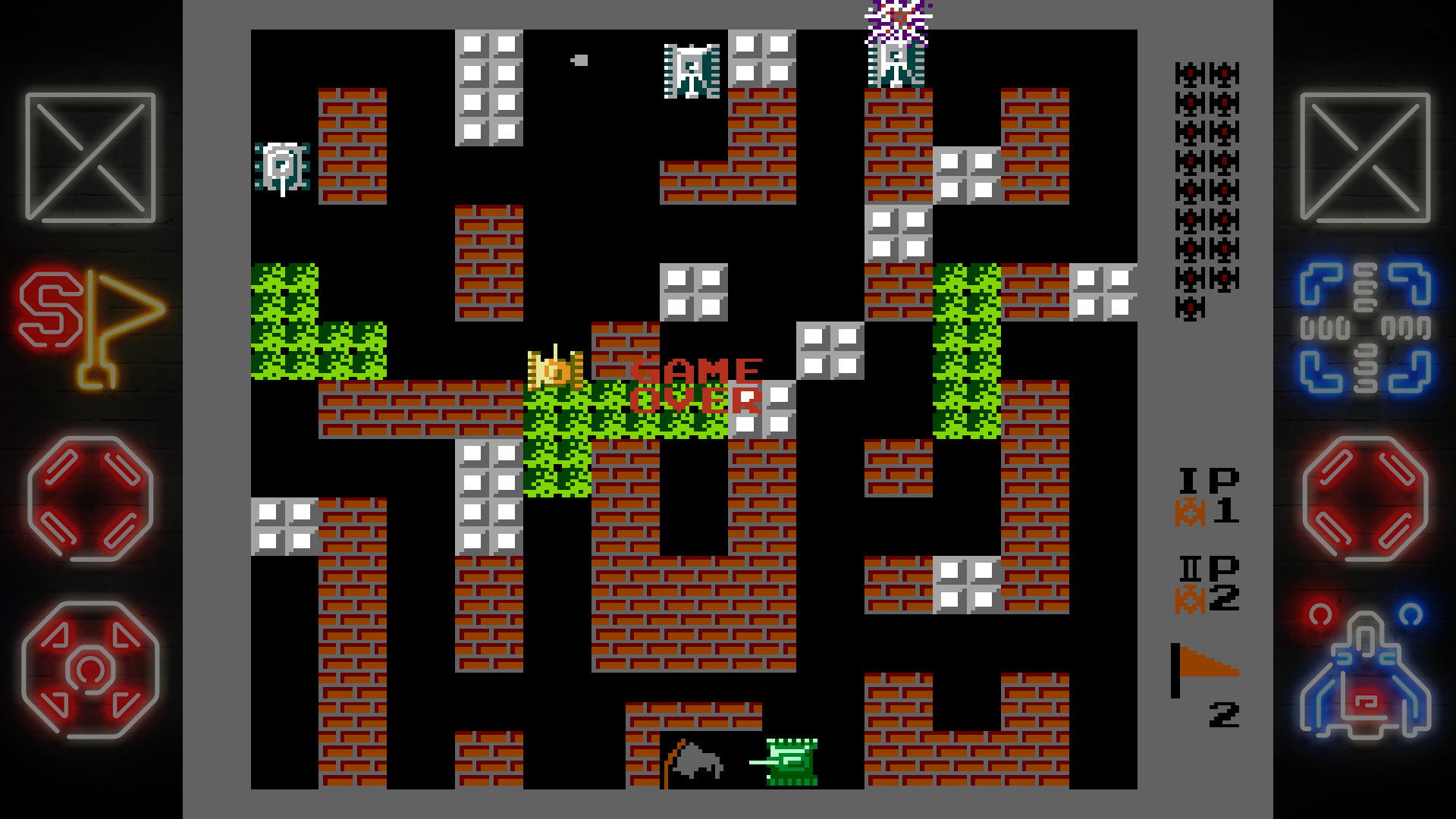Select the red octagon with arrow triangles
The width and height of the screenshot is (1456, 819).
(90, 670)
